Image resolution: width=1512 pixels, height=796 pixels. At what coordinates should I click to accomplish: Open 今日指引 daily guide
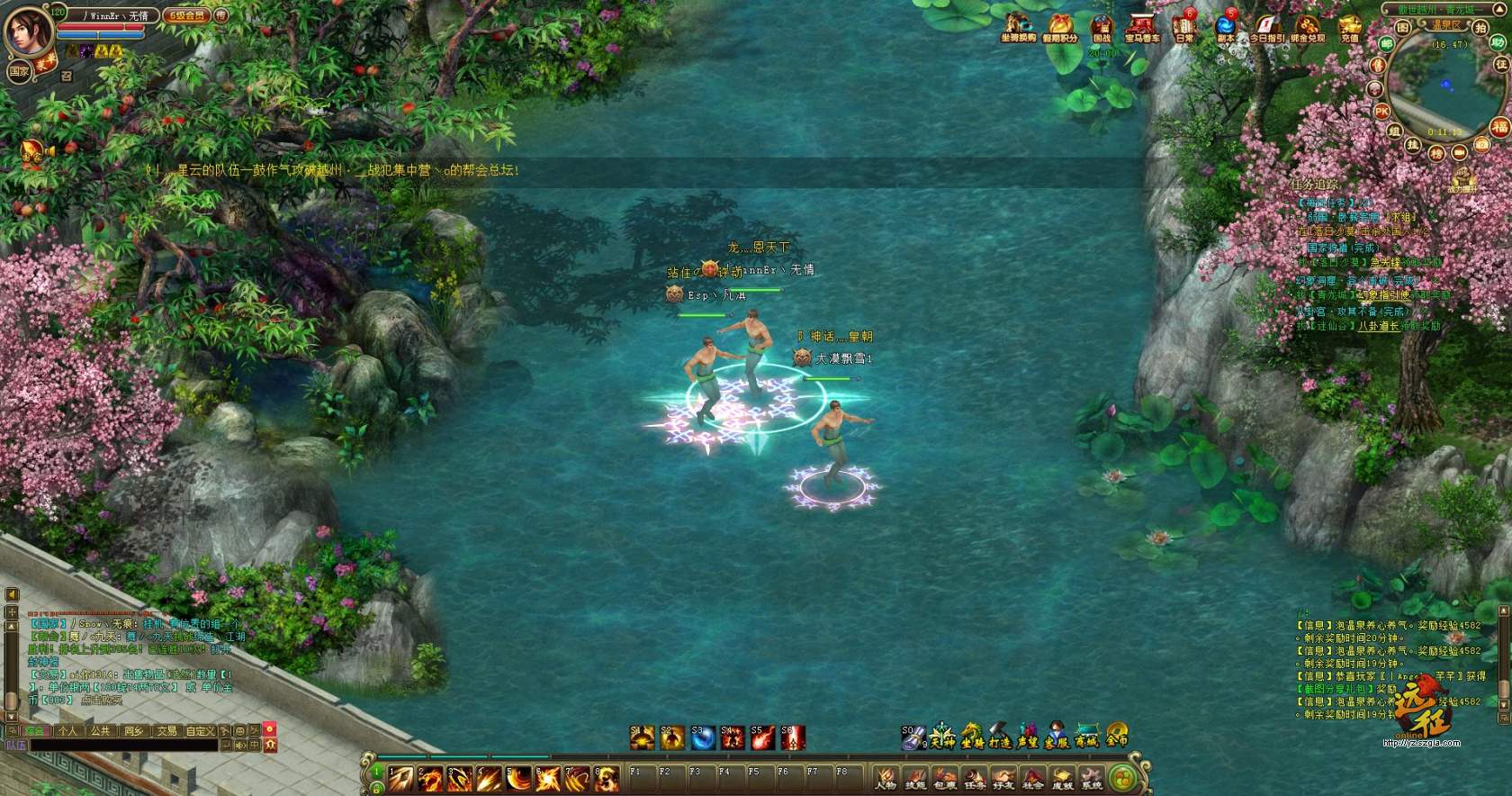pos(1266,28)
